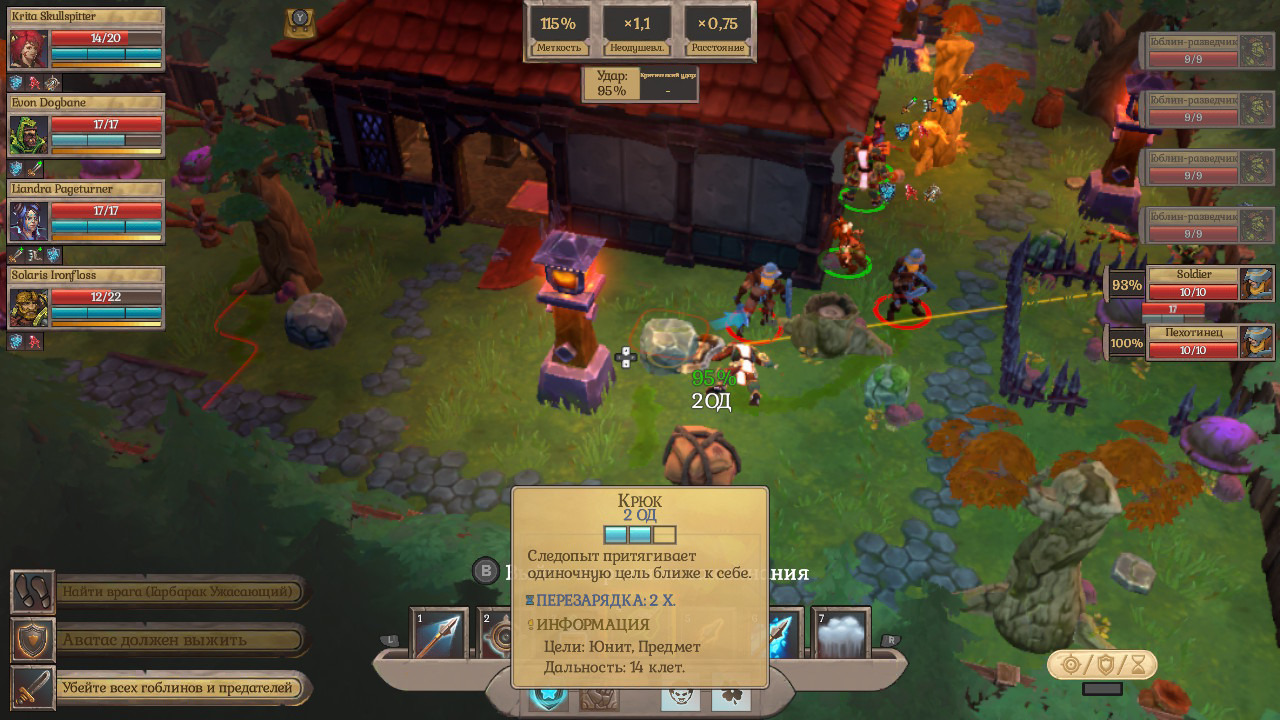Select the carved stone fist ability icon

point(600,697)
